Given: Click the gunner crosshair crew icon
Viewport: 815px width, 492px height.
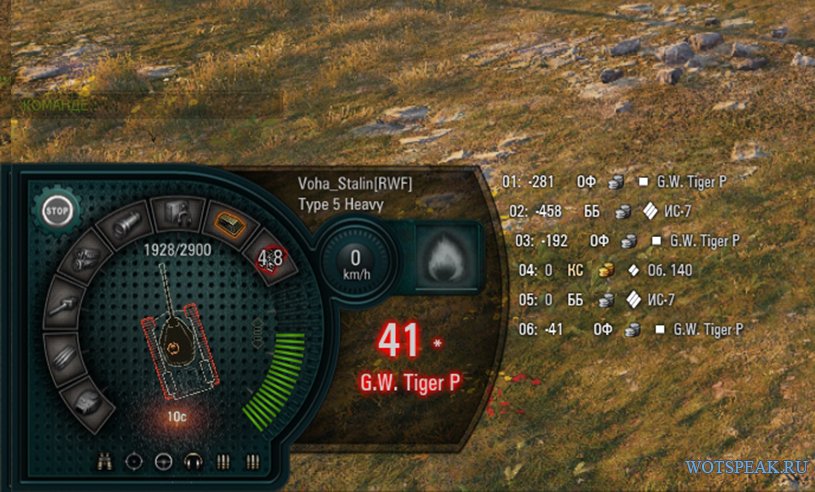Looking at the screenshot, I should click(x=135, y=461).
